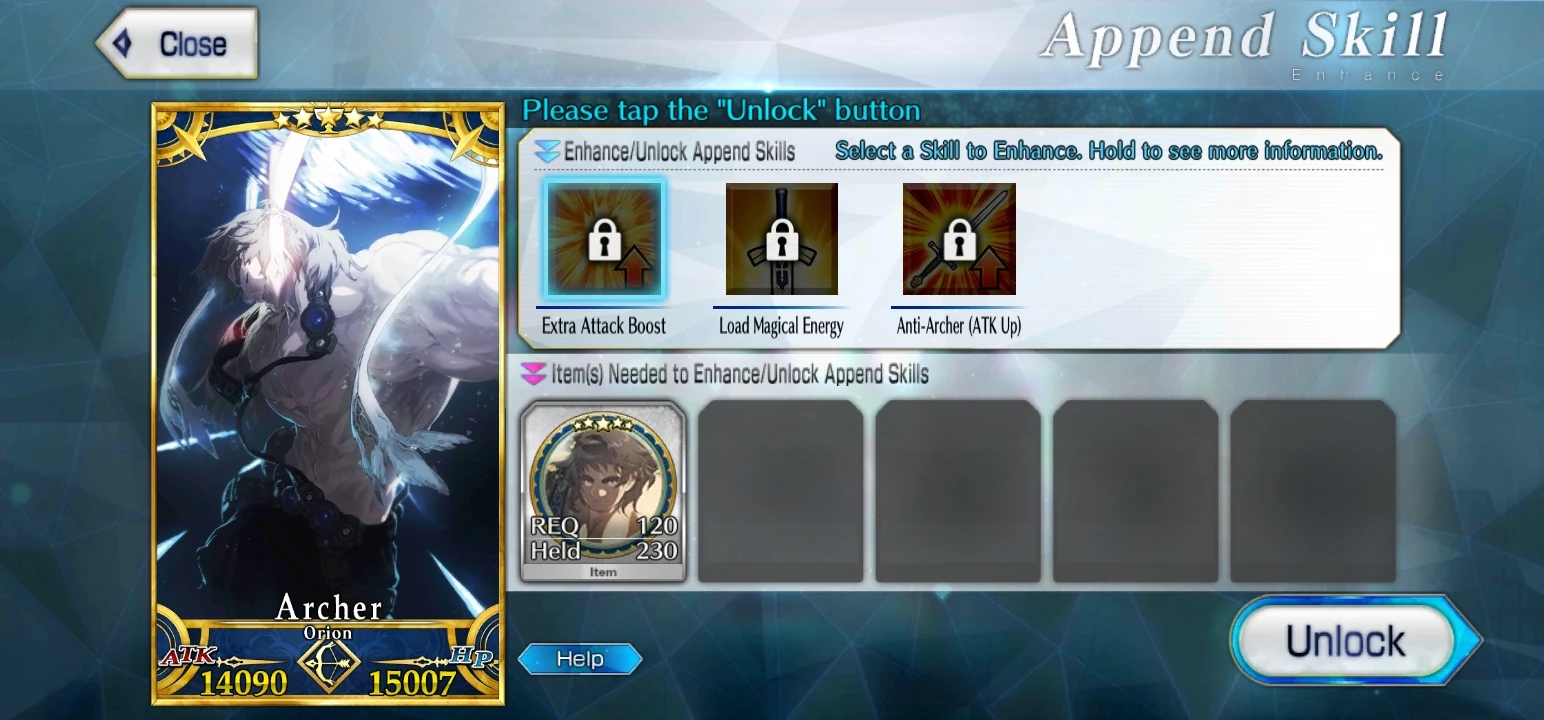This screenshot has width=1544, height=720.
Task: Select the Anti-Archer (ATK Up) append skill
Action: [x=957, y=240]
